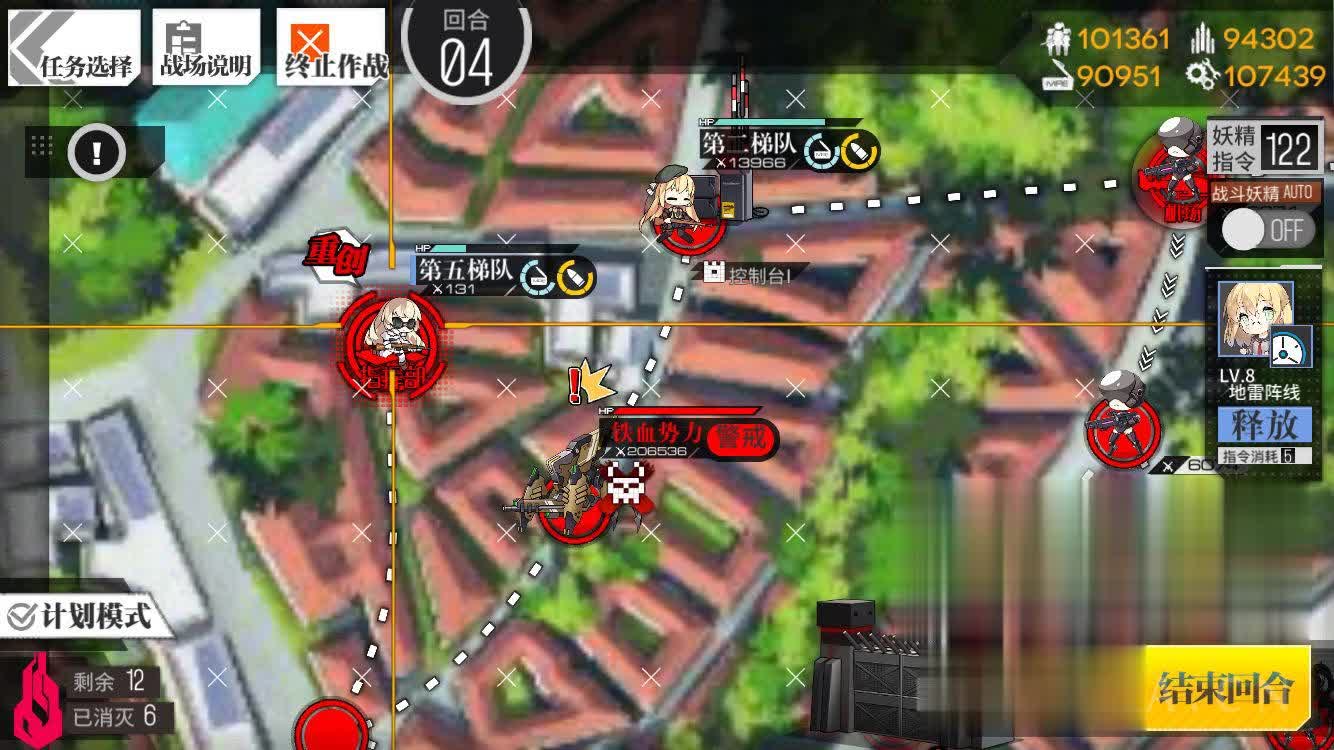1334x750 pixels.
Task: Release the minefield fairy skill (释放)
Action: point(1264,425)
